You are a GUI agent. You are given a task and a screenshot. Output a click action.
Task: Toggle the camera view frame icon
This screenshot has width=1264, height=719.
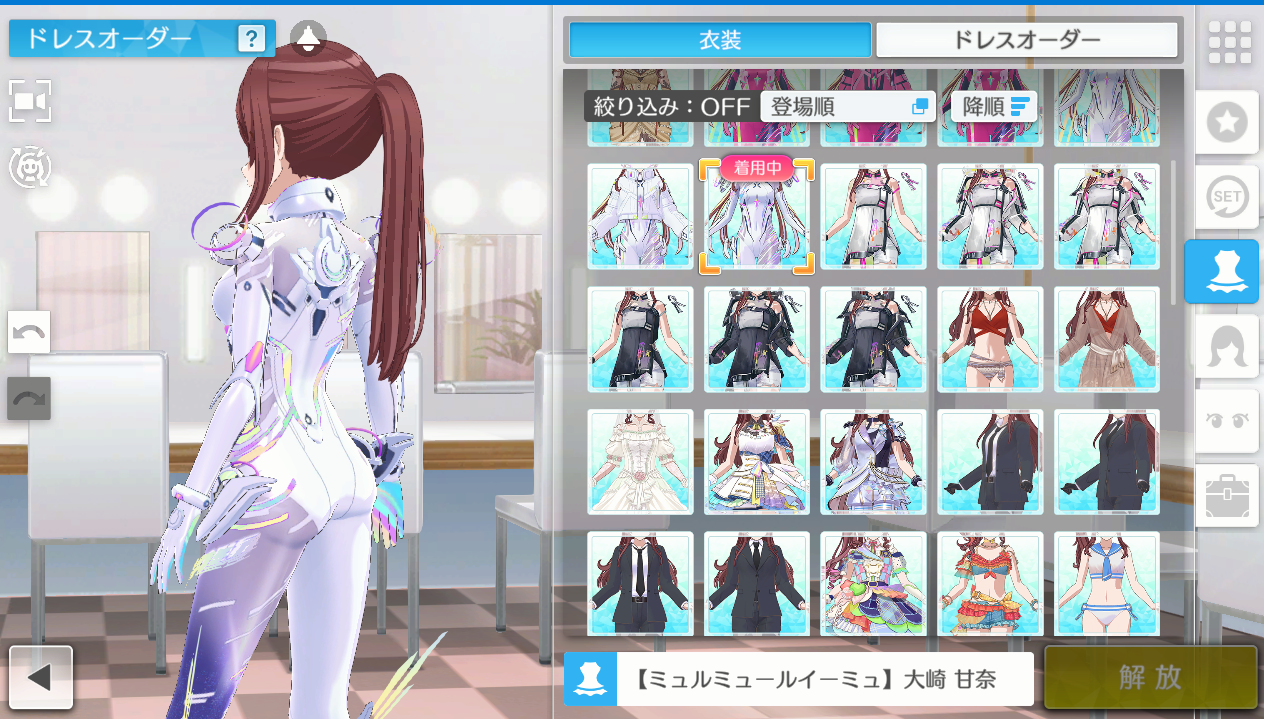[30, 101]
